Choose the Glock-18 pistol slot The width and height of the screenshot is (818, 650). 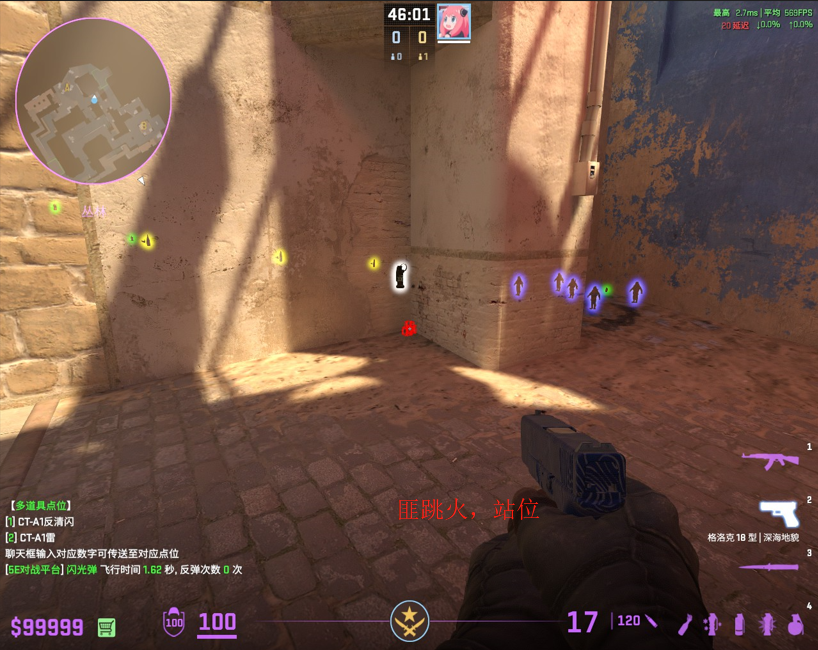tap(778, 513)
